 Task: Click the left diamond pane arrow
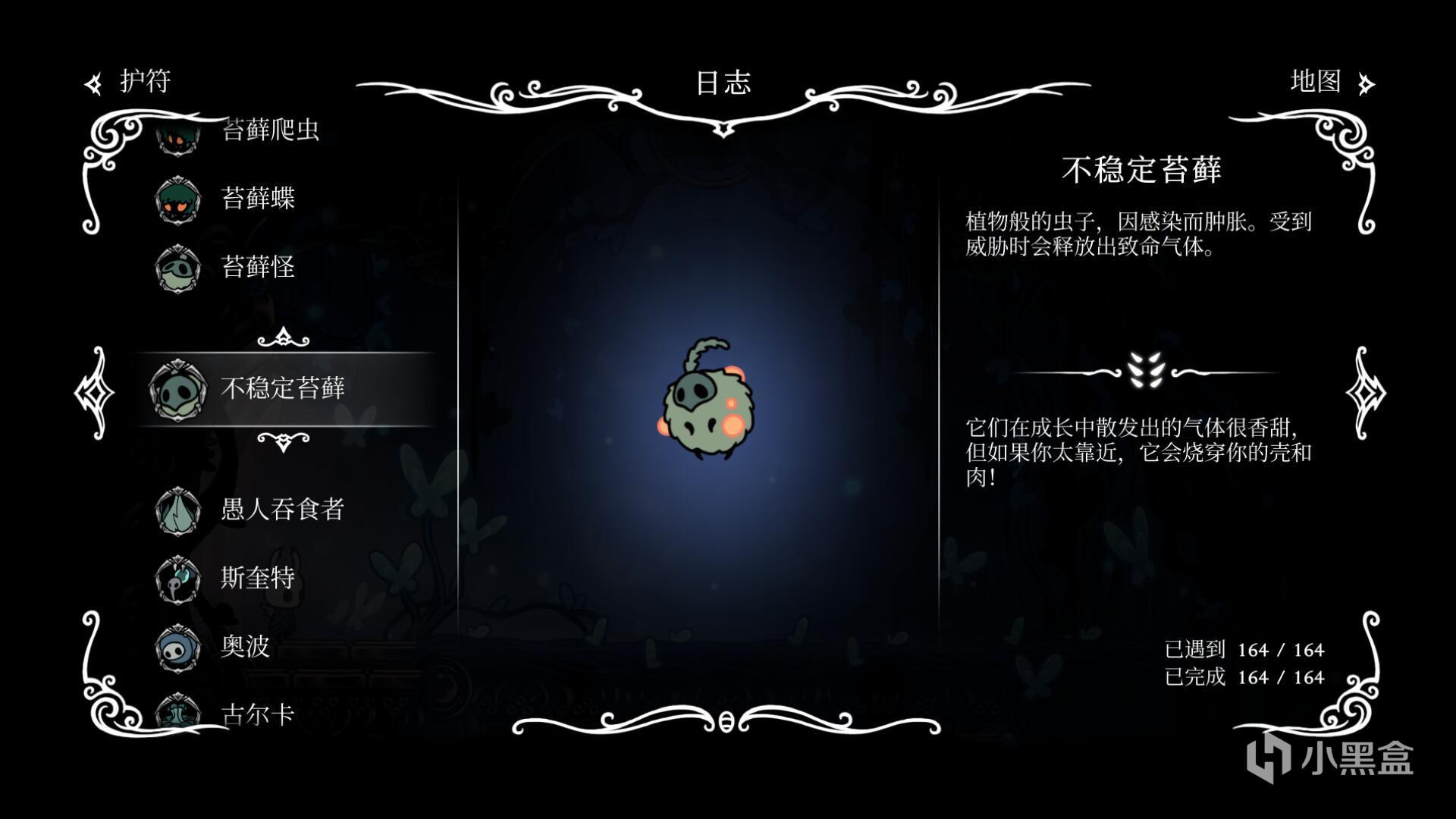click(x=95, y=392)
